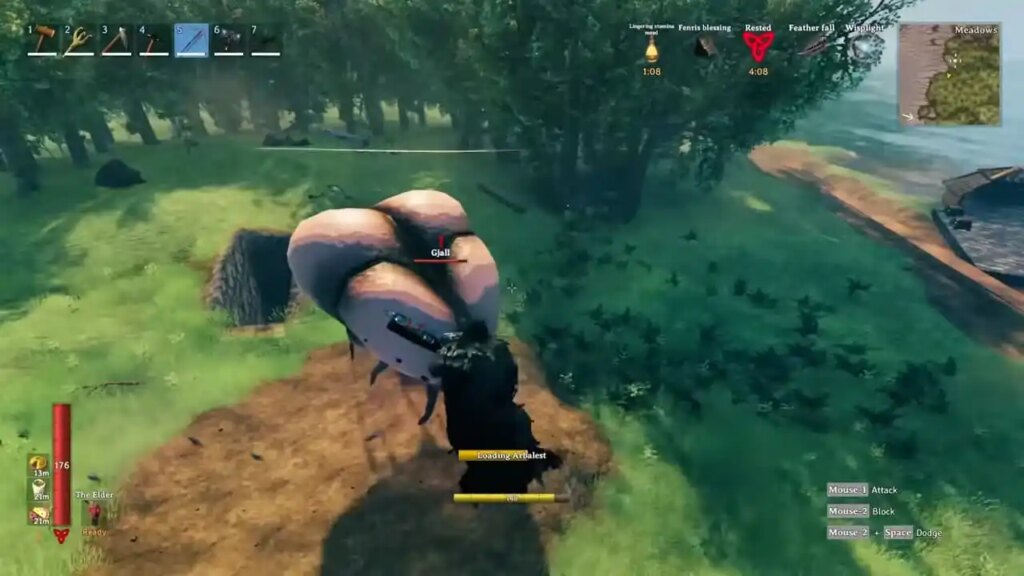Choose the hoe in hotbar slot 3
Screen dimensions: 1024x576
coord(116,40)
